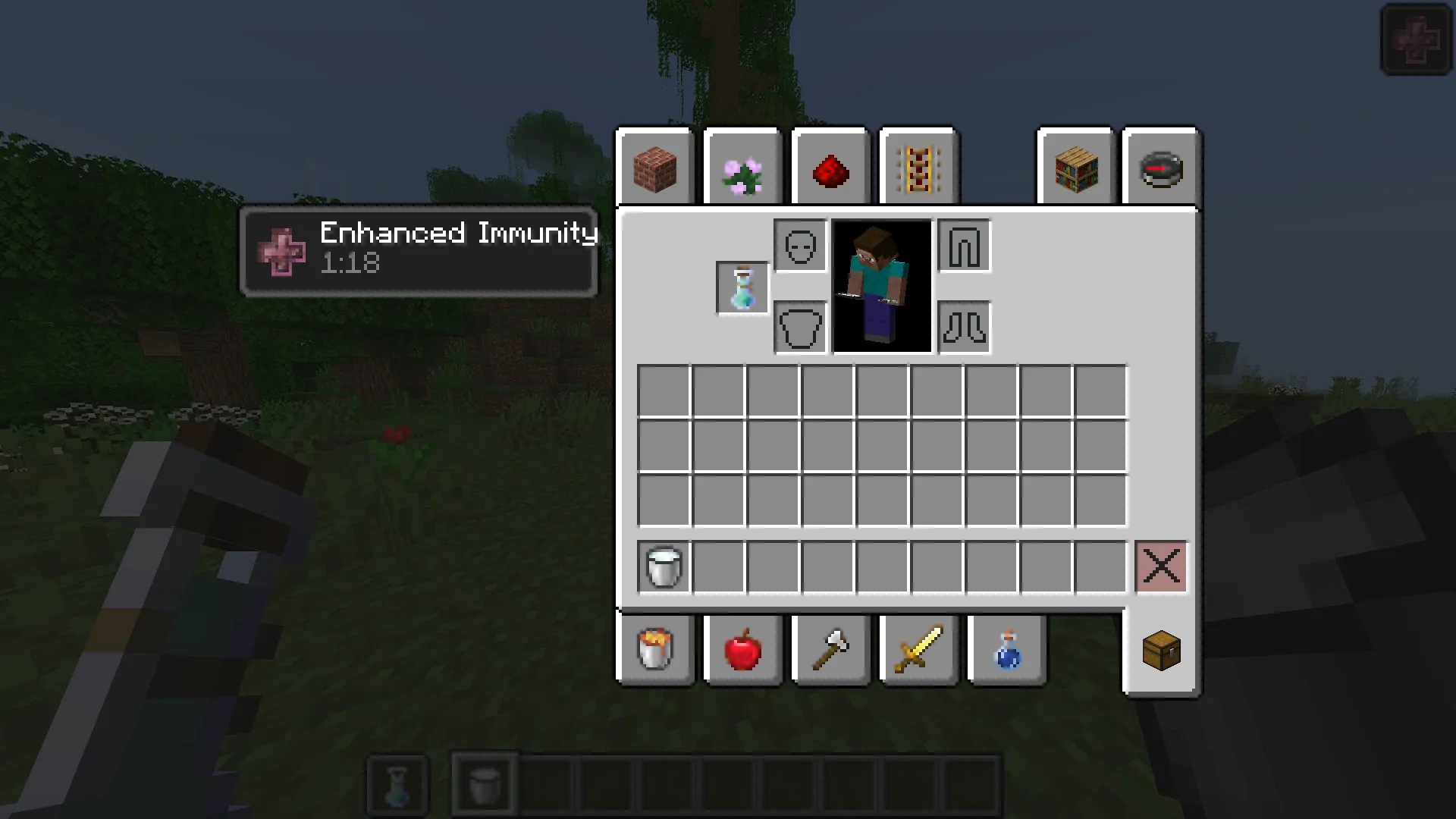The image size is (1456, 819).
Task: Select the empty helmet armor slot
Action: pyautogui.click(x=800, y=246)
